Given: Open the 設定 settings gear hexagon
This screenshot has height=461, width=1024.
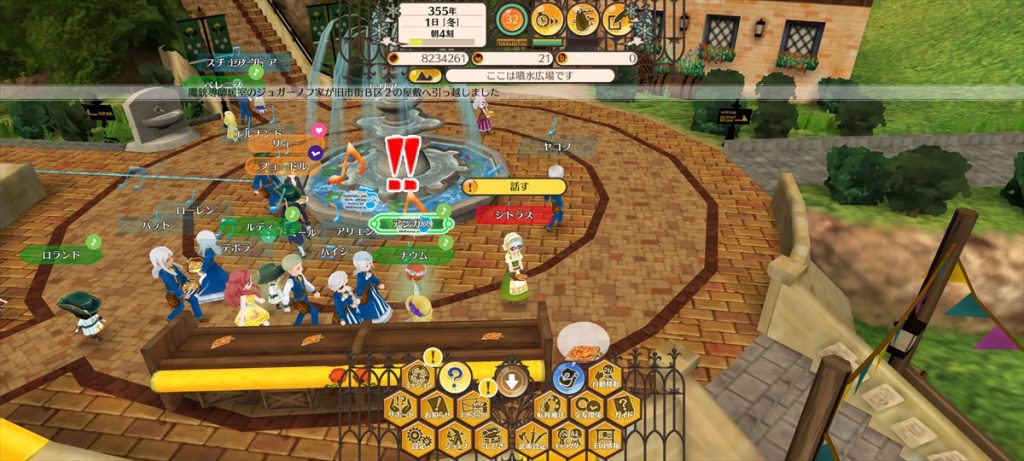Looking at the screenshot, I should (416, 437).
